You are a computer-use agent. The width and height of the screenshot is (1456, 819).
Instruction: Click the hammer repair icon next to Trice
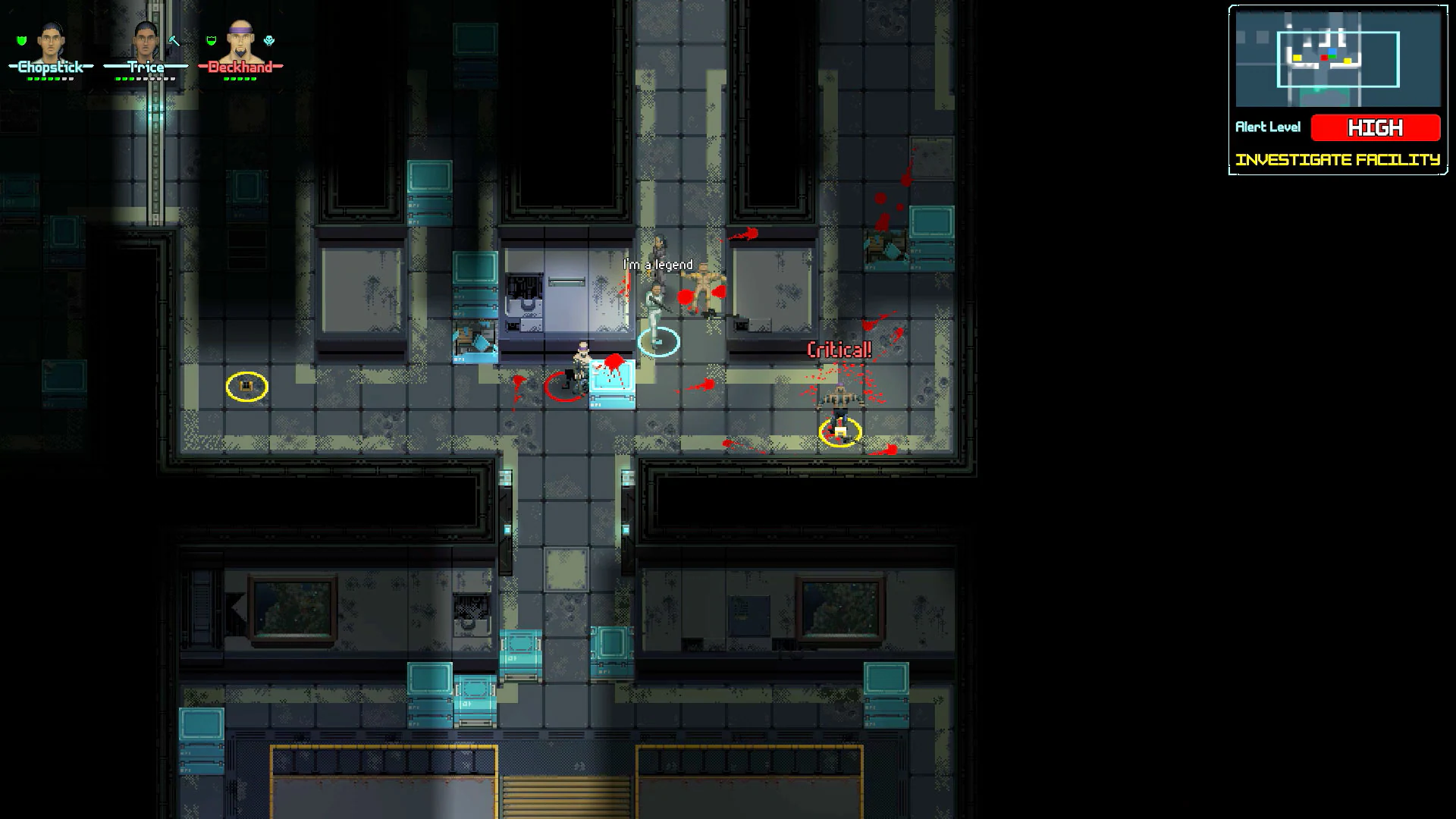(x=173, y=42)
